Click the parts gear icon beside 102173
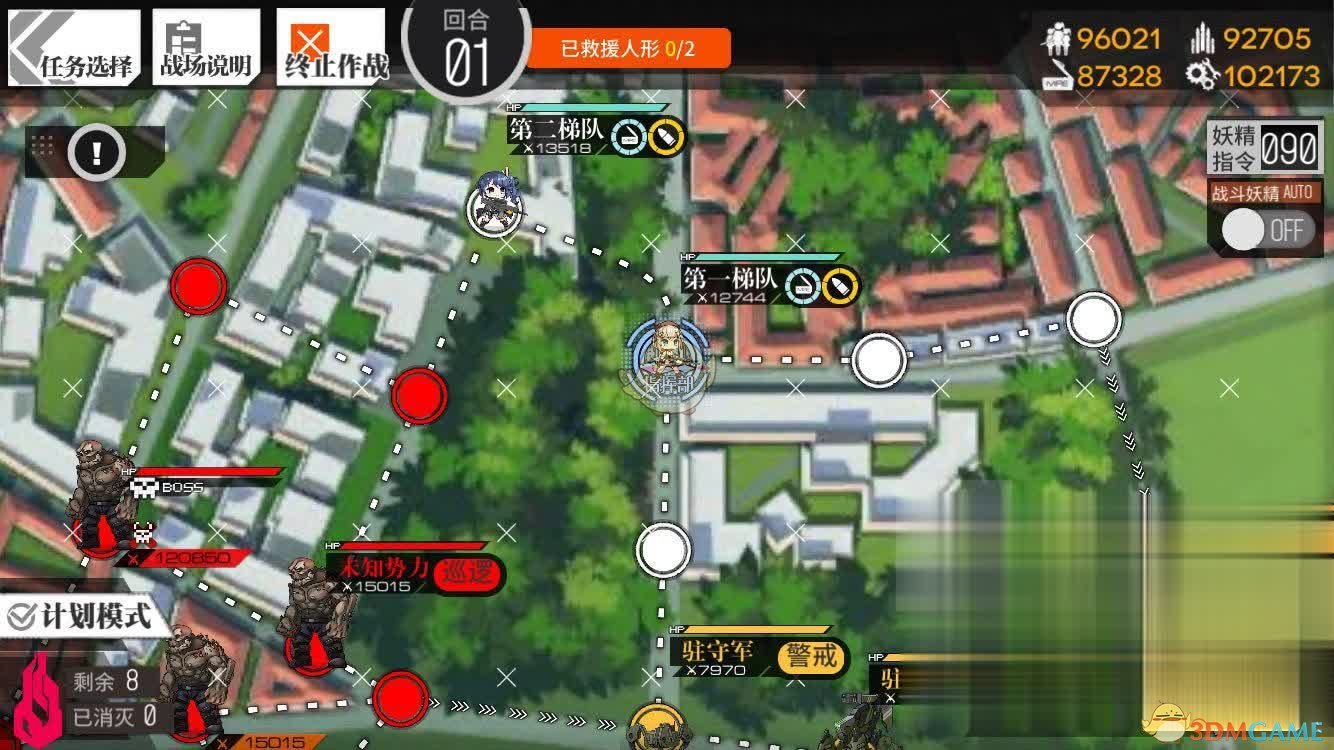This screenshot has width=1334, height=750. [1203, 75]
